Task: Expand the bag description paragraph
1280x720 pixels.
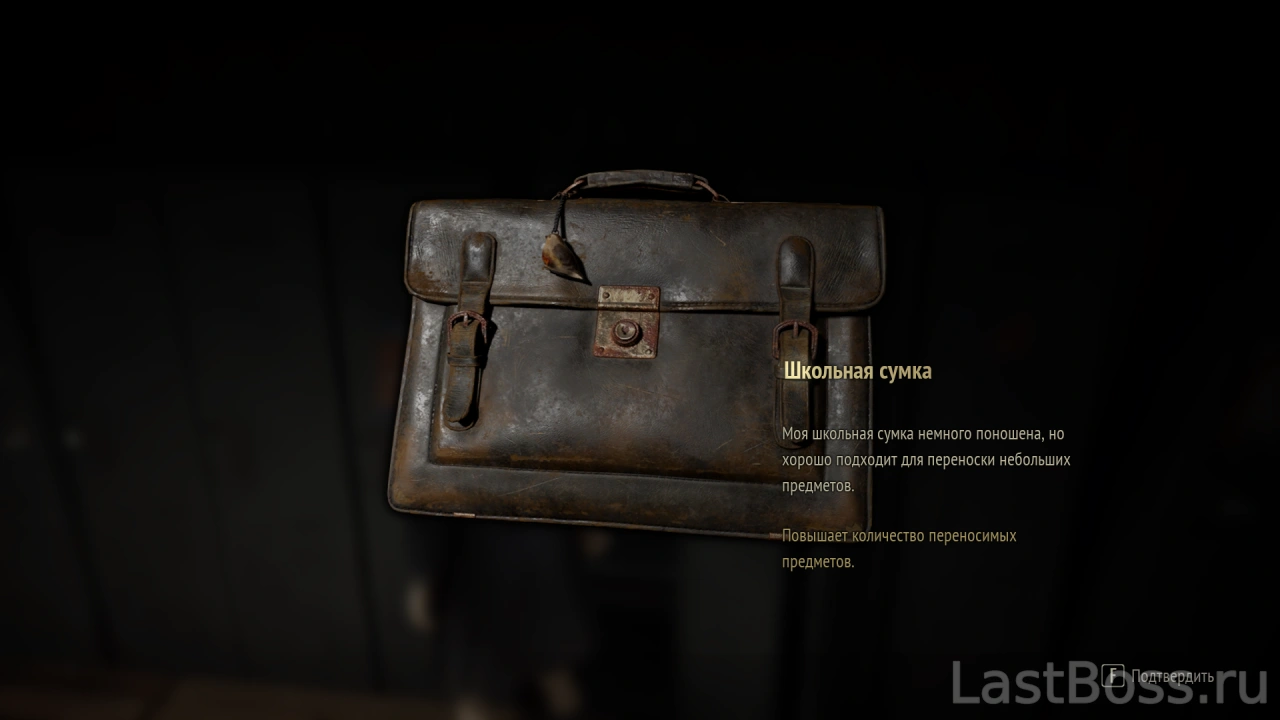Action: [x=926, y=459]
